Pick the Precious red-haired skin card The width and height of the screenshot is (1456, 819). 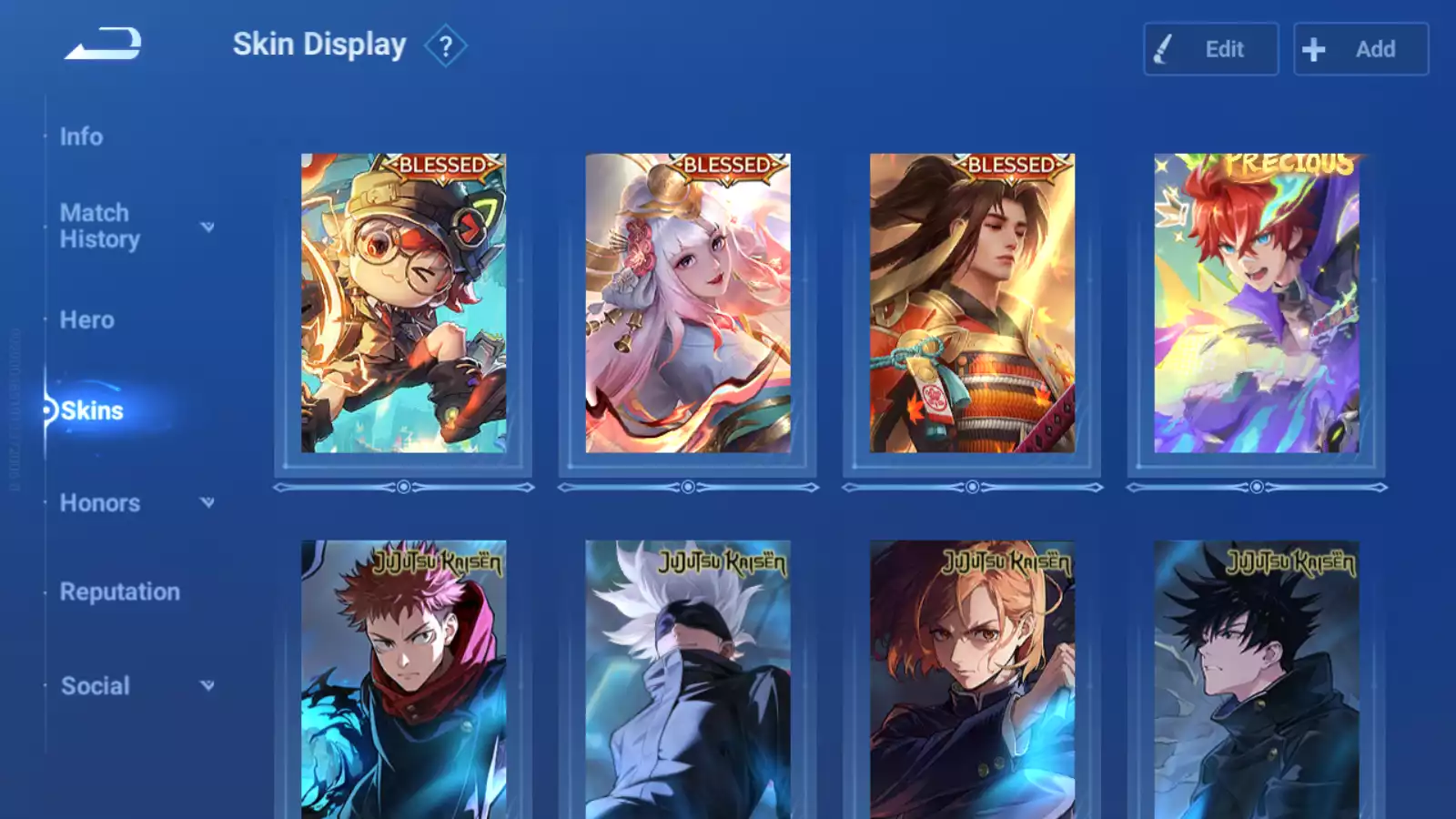click(1256, 303)
